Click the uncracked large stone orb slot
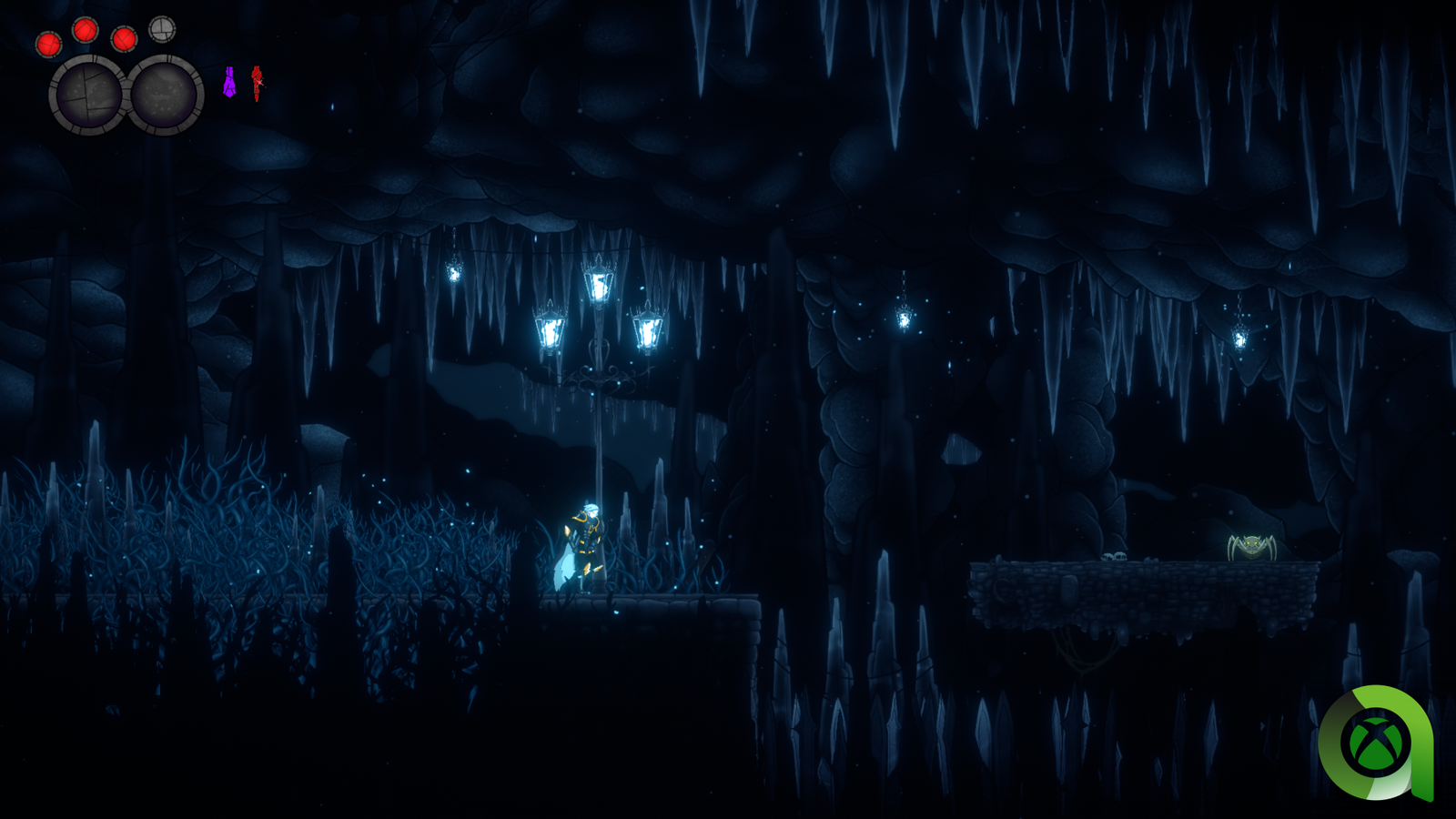The width and height of the screenshot is (1456, 819). tap(165, 95)
